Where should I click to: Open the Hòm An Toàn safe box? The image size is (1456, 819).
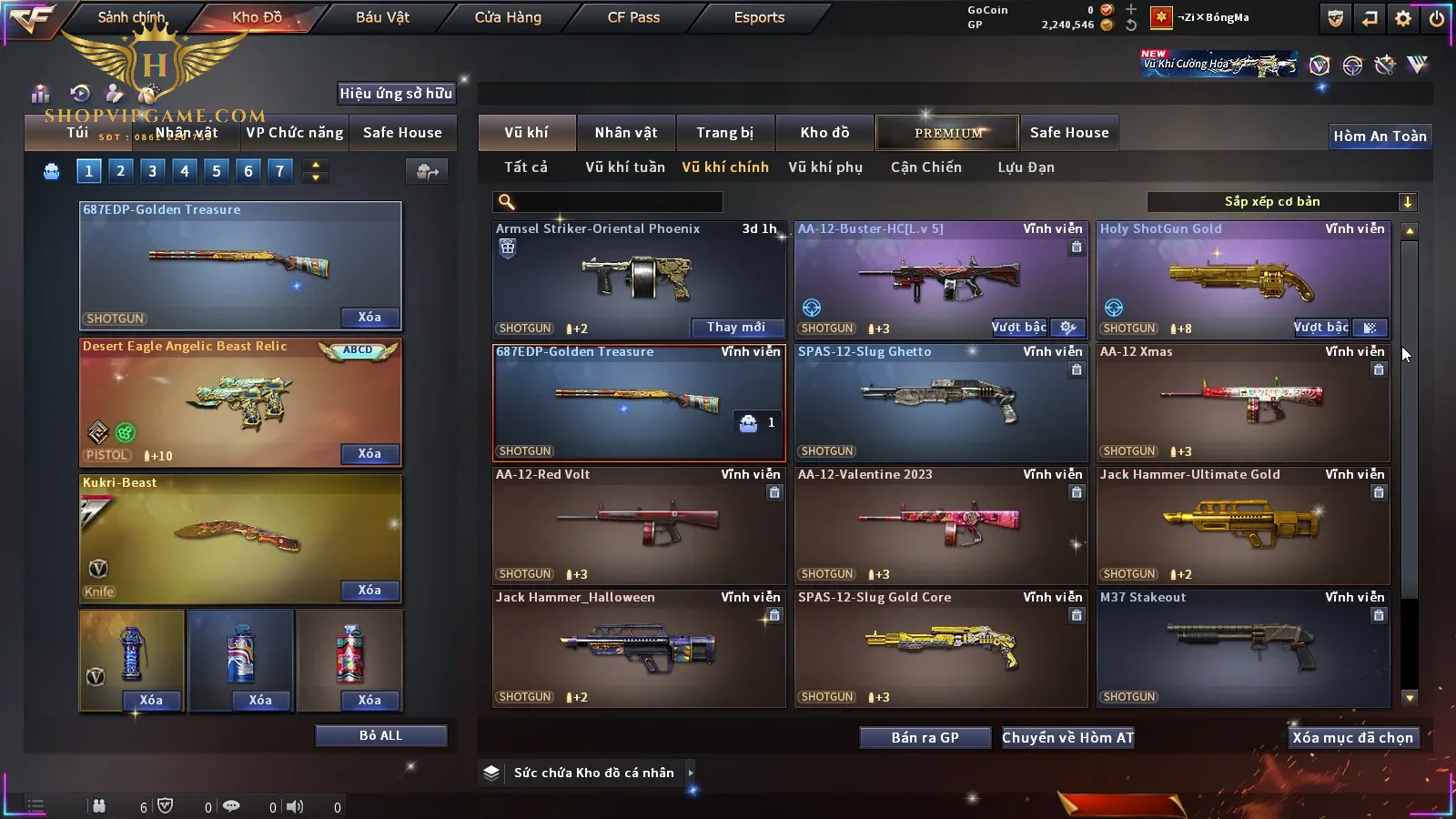click(x=1380, y=136)
